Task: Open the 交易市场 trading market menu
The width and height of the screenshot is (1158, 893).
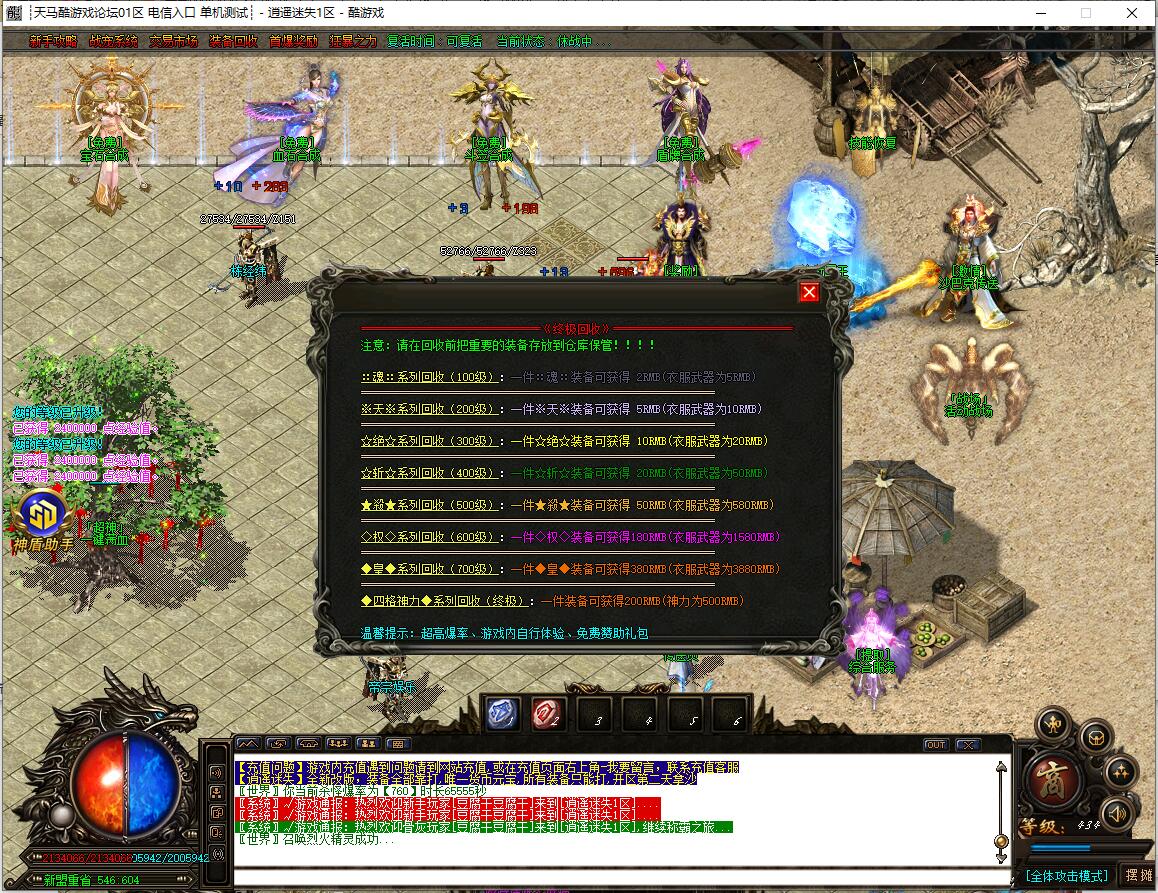Action: (x=173, y=42)
